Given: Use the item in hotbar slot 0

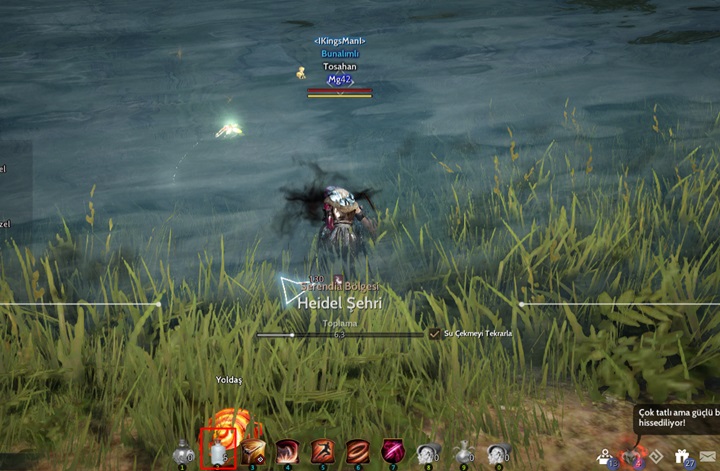Looking at the screenshot, I should pyautogui.click(x=497, y=453).
